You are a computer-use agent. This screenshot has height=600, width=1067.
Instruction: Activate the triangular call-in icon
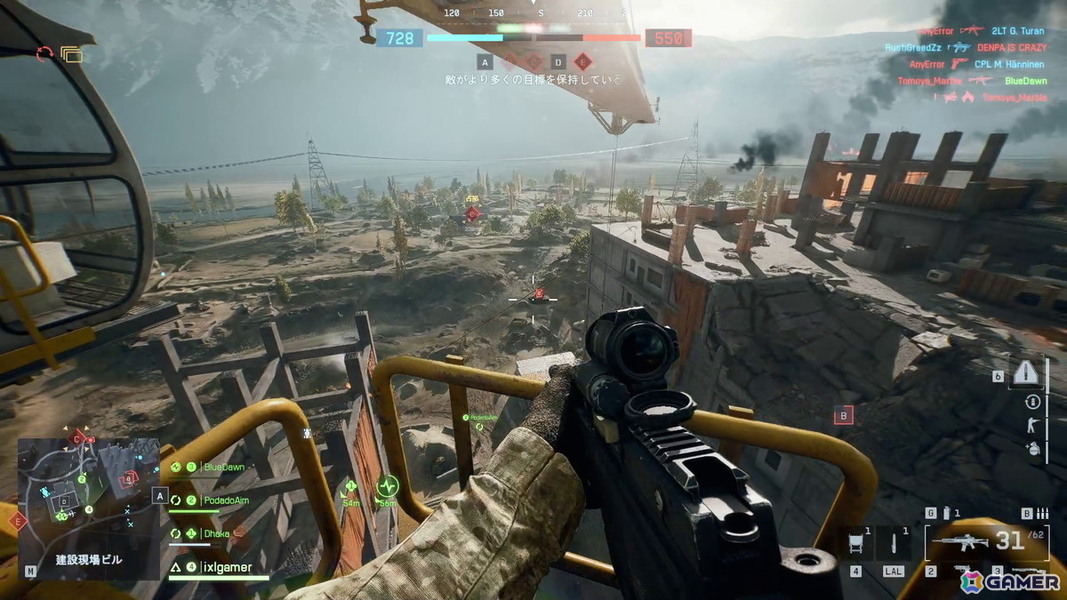1027,372
